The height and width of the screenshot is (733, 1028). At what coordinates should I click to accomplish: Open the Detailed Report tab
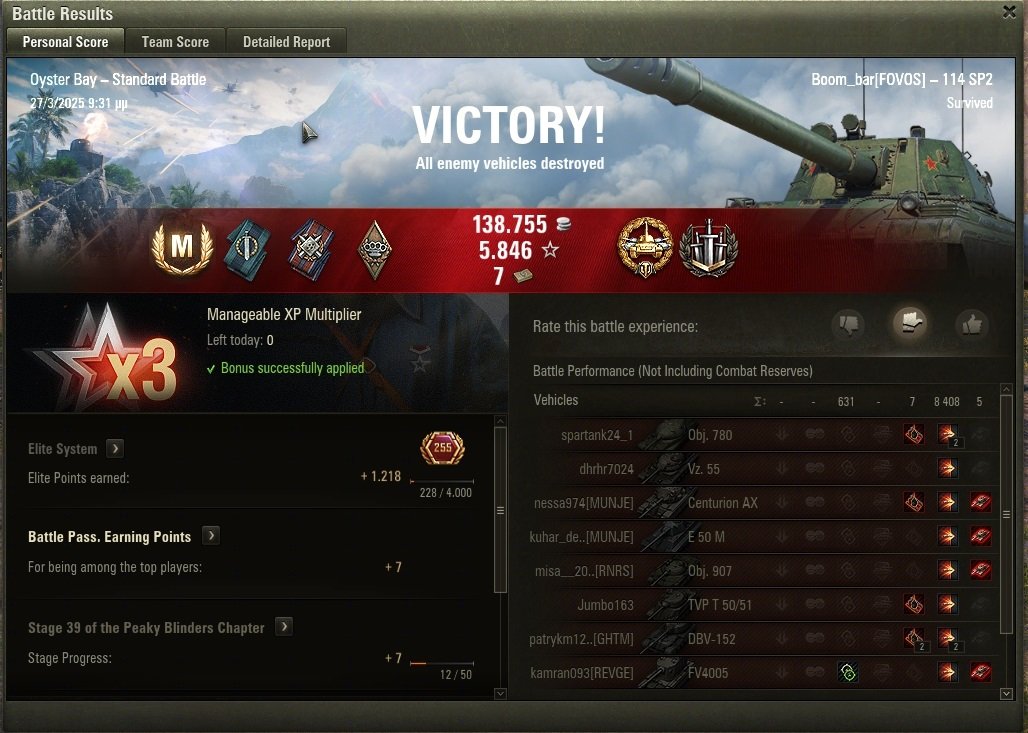(x=286, y=42)
